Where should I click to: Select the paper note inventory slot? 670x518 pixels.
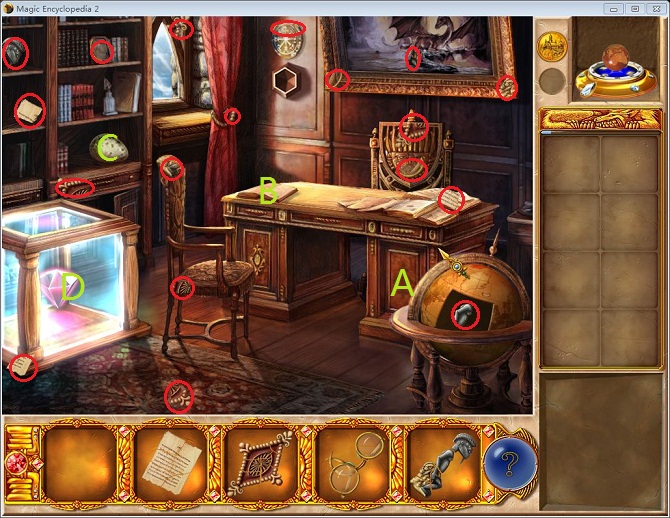(x=169, y=461)
